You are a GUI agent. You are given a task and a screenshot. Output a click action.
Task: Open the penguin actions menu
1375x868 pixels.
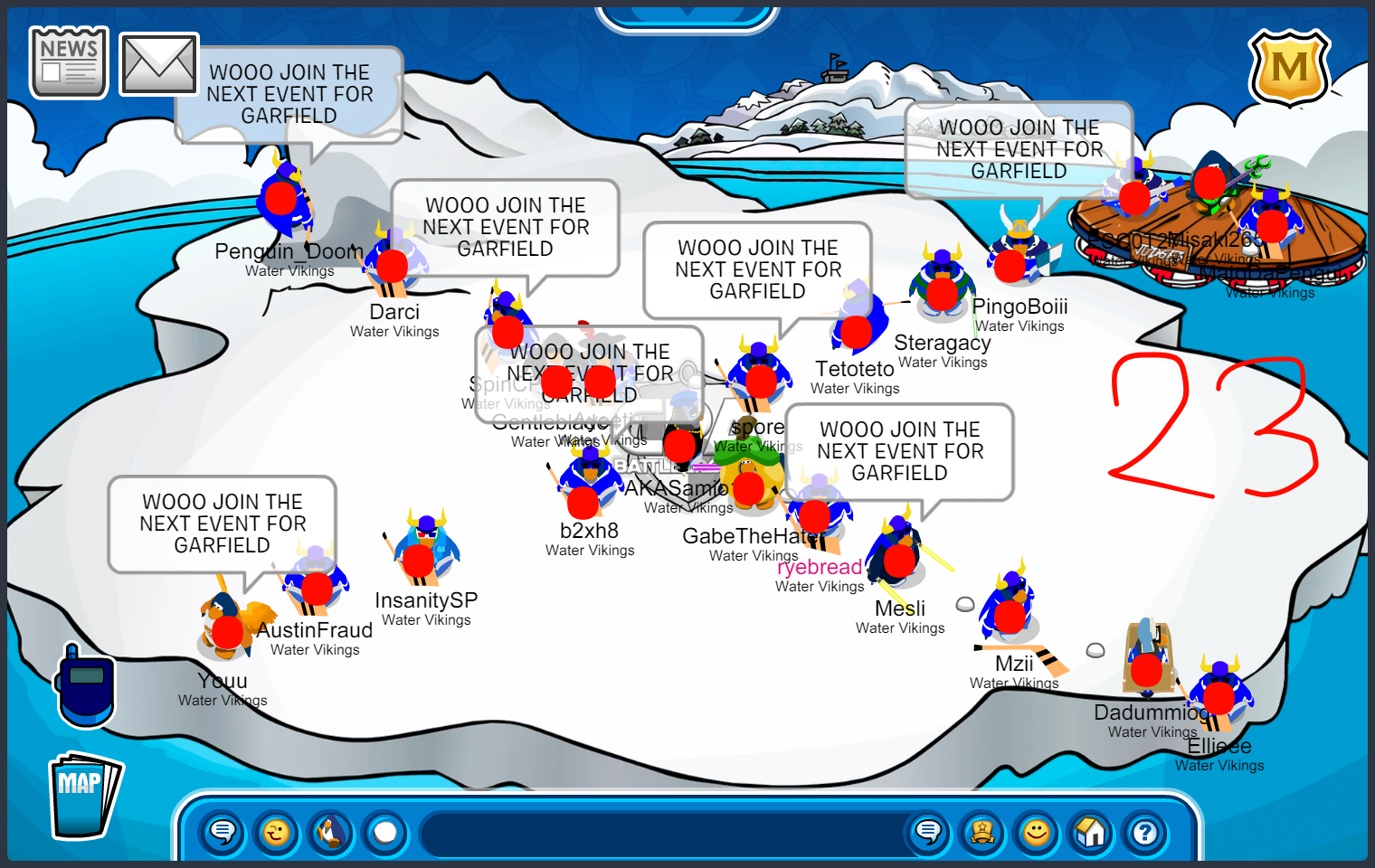coord(331,832)
